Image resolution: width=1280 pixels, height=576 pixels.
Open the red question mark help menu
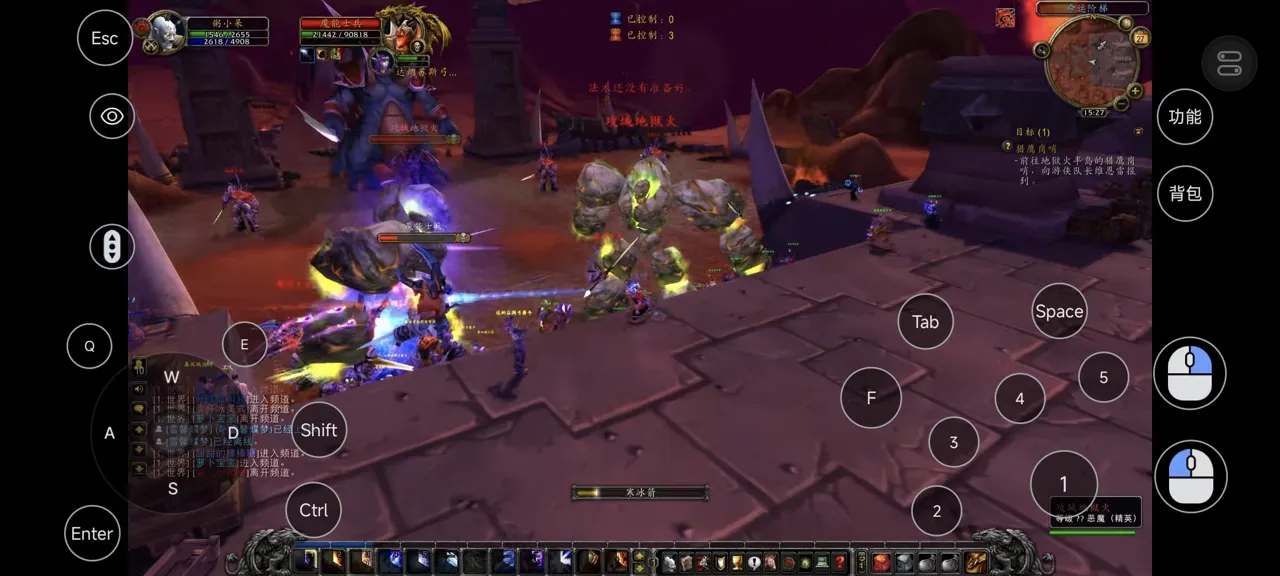click(840, 563)
